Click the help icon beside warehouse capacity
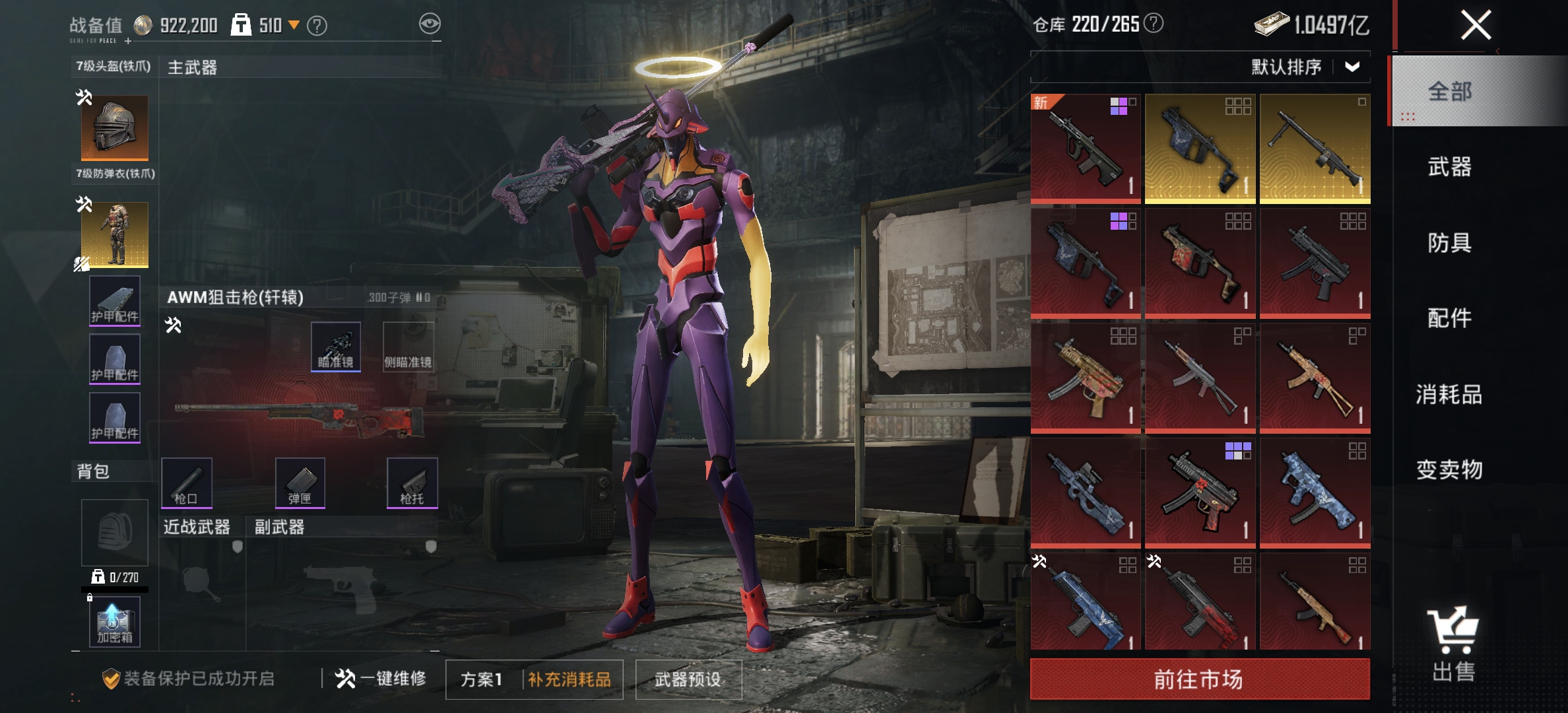Image resolution: width=1568 pixels, height=713 pixels. click(x=1154, y=24)
